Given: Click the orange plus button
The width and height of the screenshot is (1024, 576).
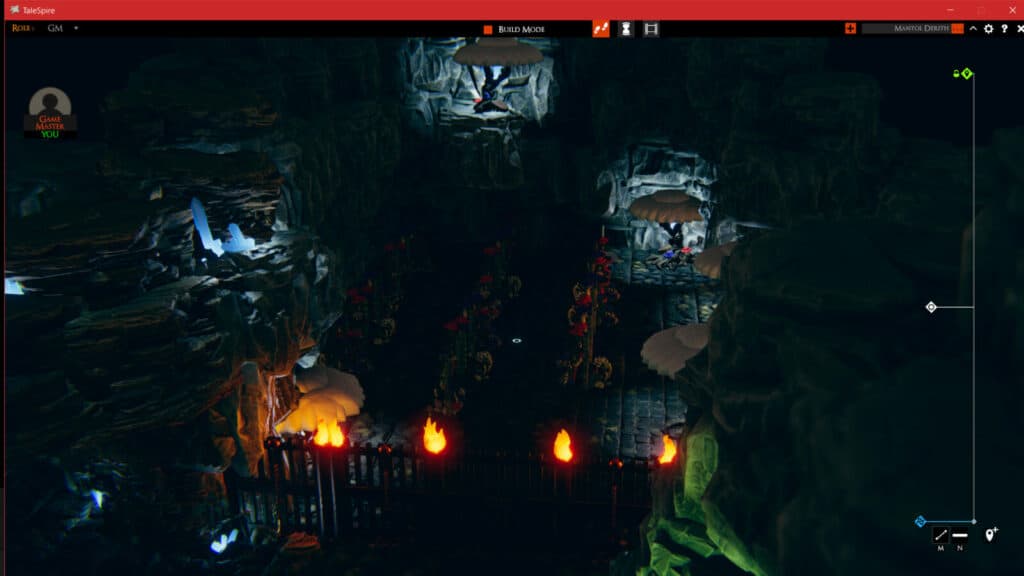Looking at the screenshot, I should coord(850,28).
